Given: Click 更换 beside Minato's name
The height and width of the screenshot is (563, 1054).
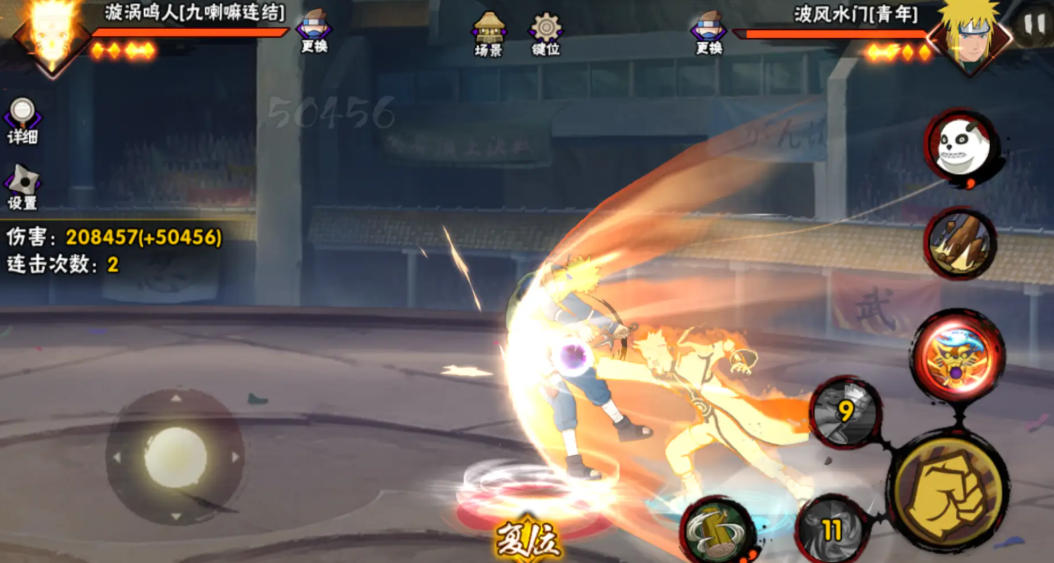Looking at the screenshot, I should click(x=708, y=32).
